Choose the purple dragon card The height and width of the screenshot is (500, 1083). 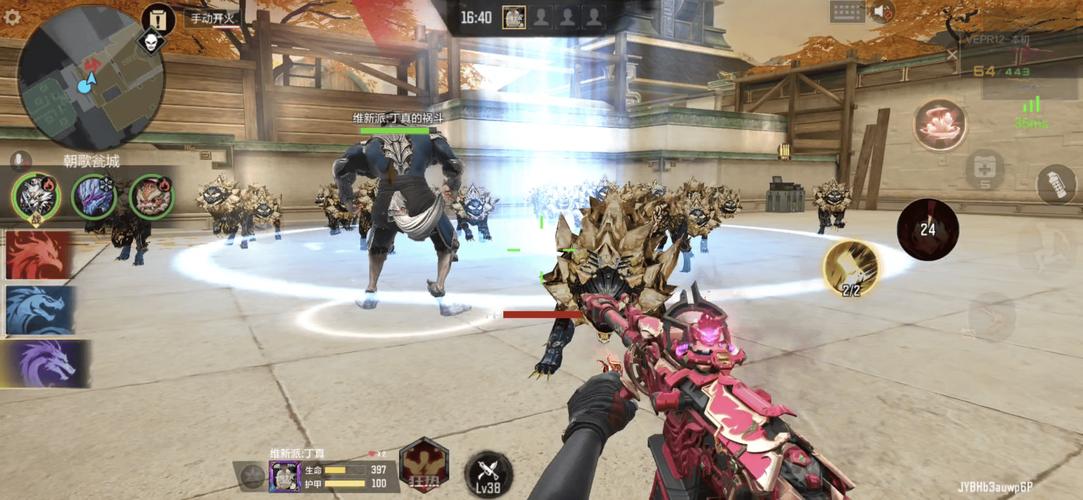[45, 363]
